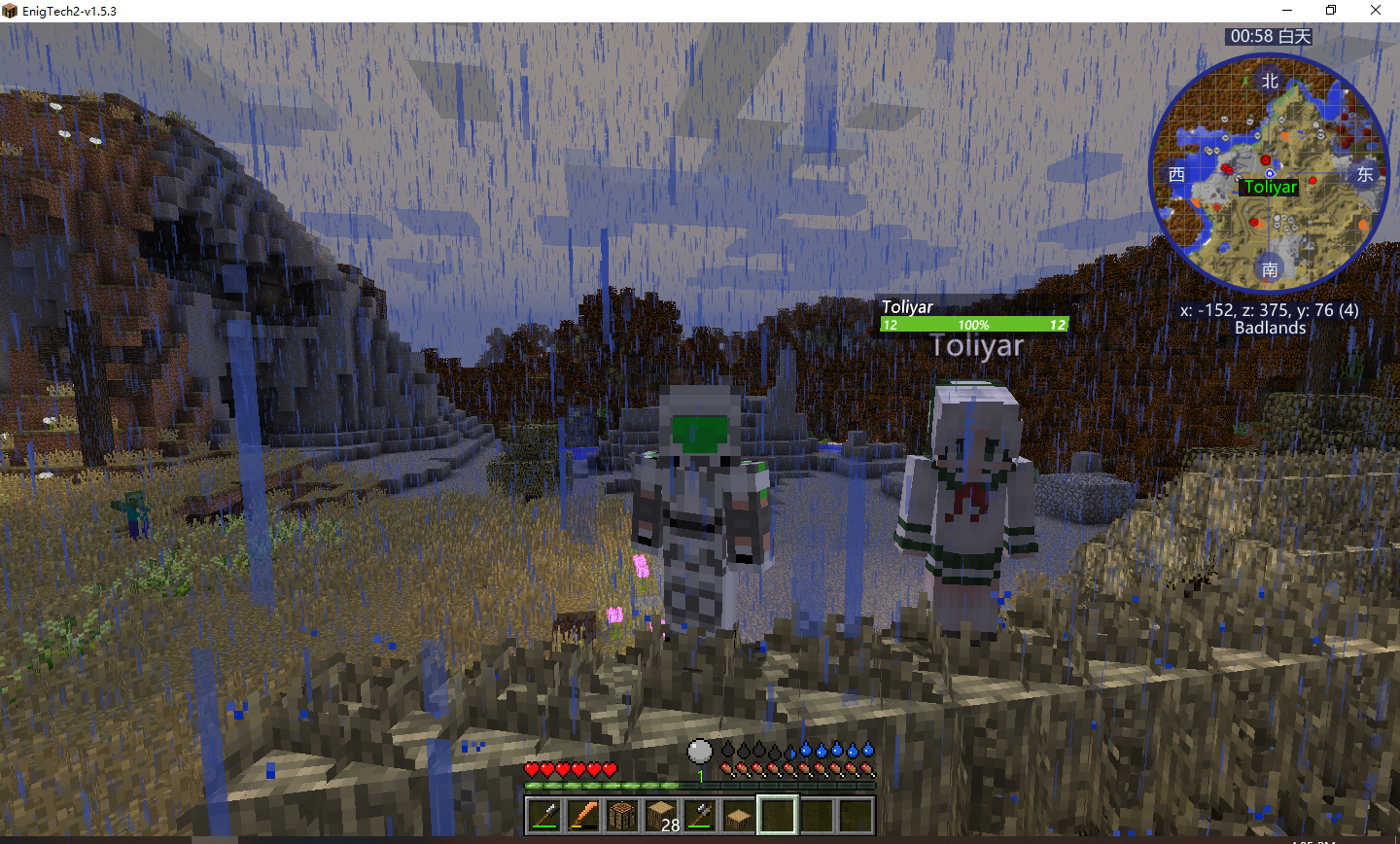
Task: Restore down the game window
Action: coord(1331,11)
